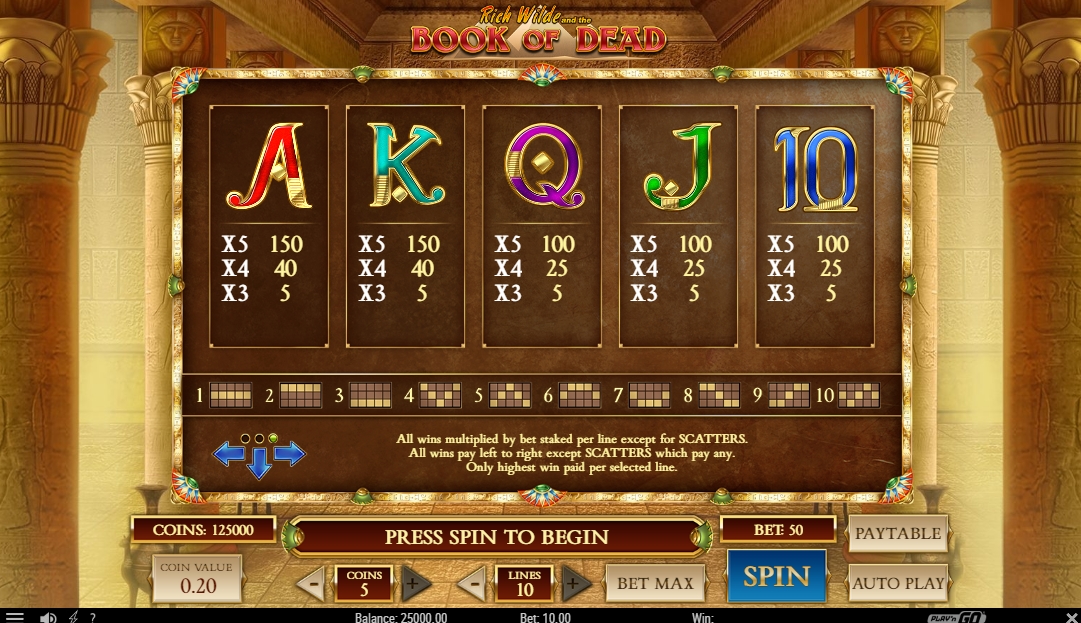Toggle the lightning bolt fast play

point(73,617)
